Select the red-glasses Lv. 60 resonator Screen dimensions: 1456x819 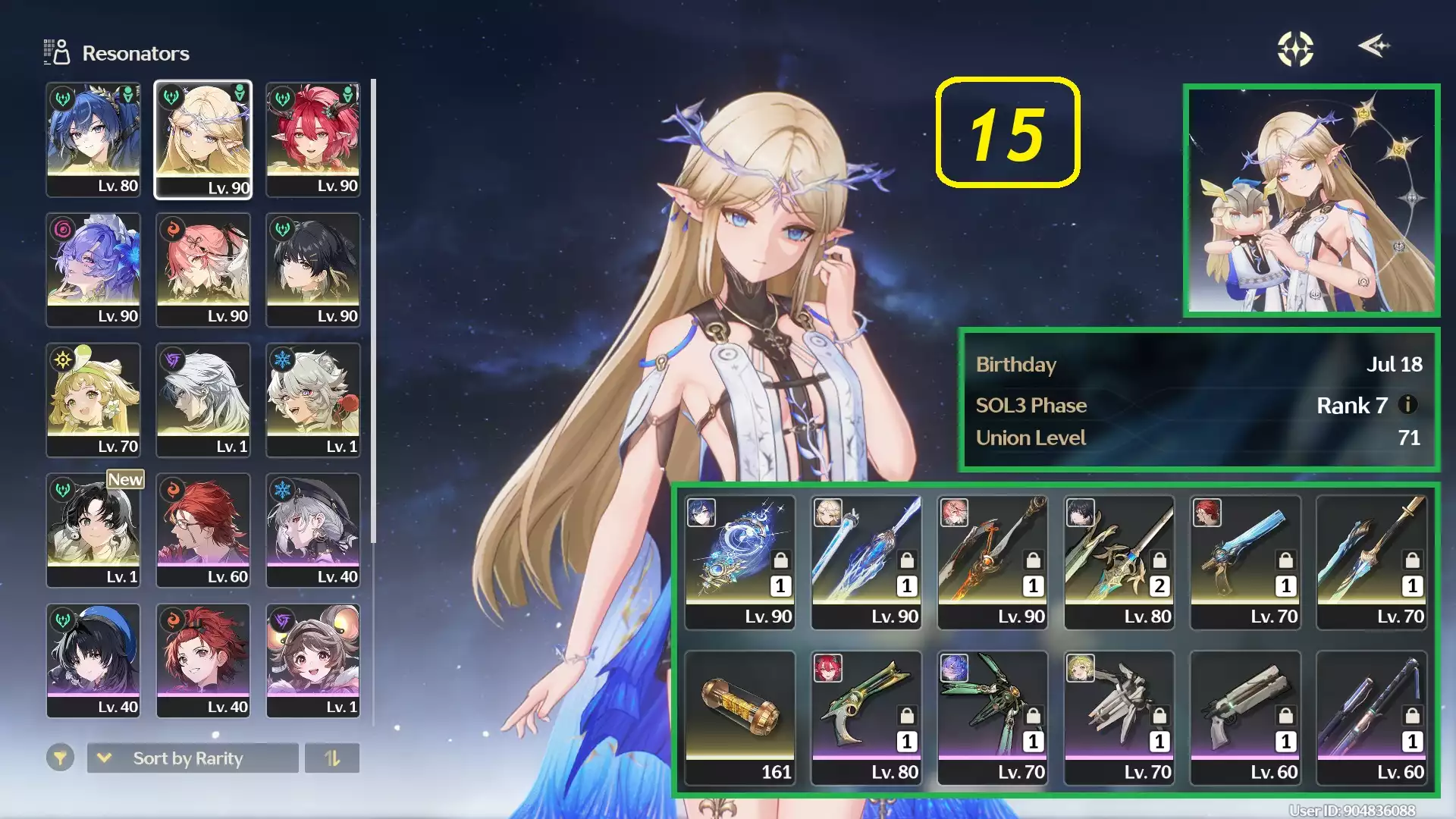(202, 530)
